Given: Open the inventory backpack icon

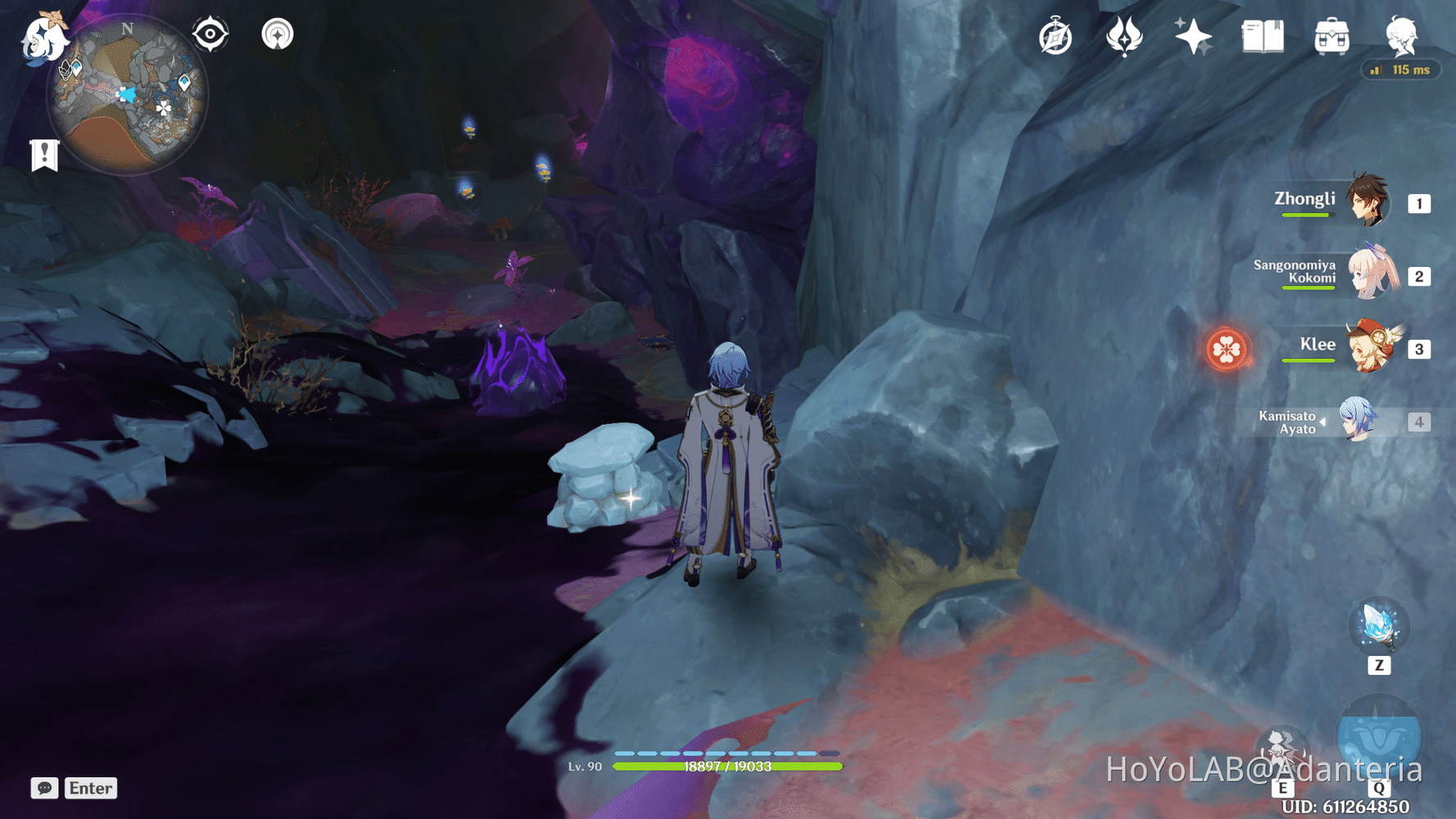Looking at the screenshot, I should coord(1331,36).
